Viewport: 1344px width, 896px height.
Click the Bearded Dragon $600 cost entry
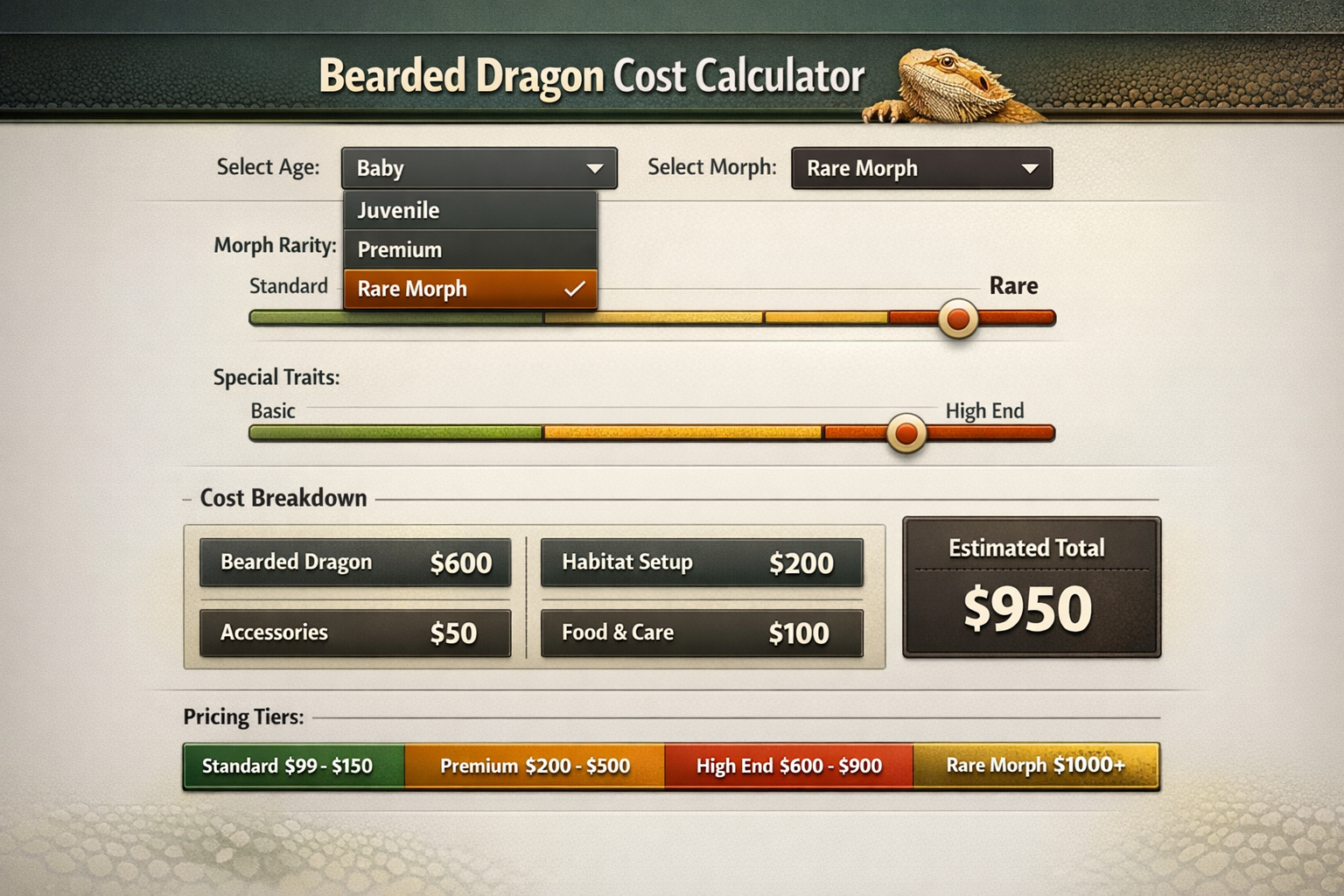pos(354,563)
